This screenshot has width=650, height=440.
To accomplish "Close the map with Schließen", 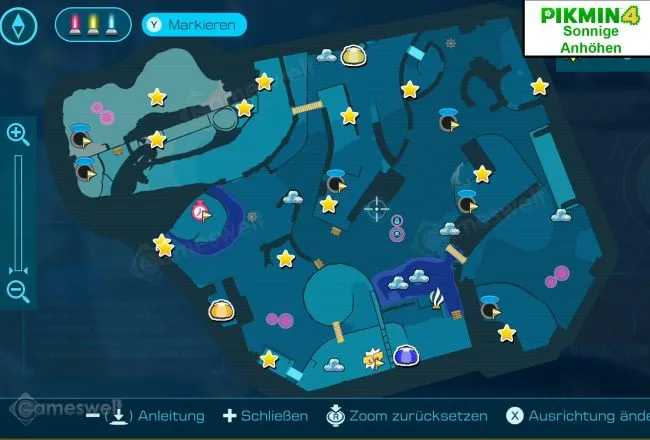I will point(265,416).
